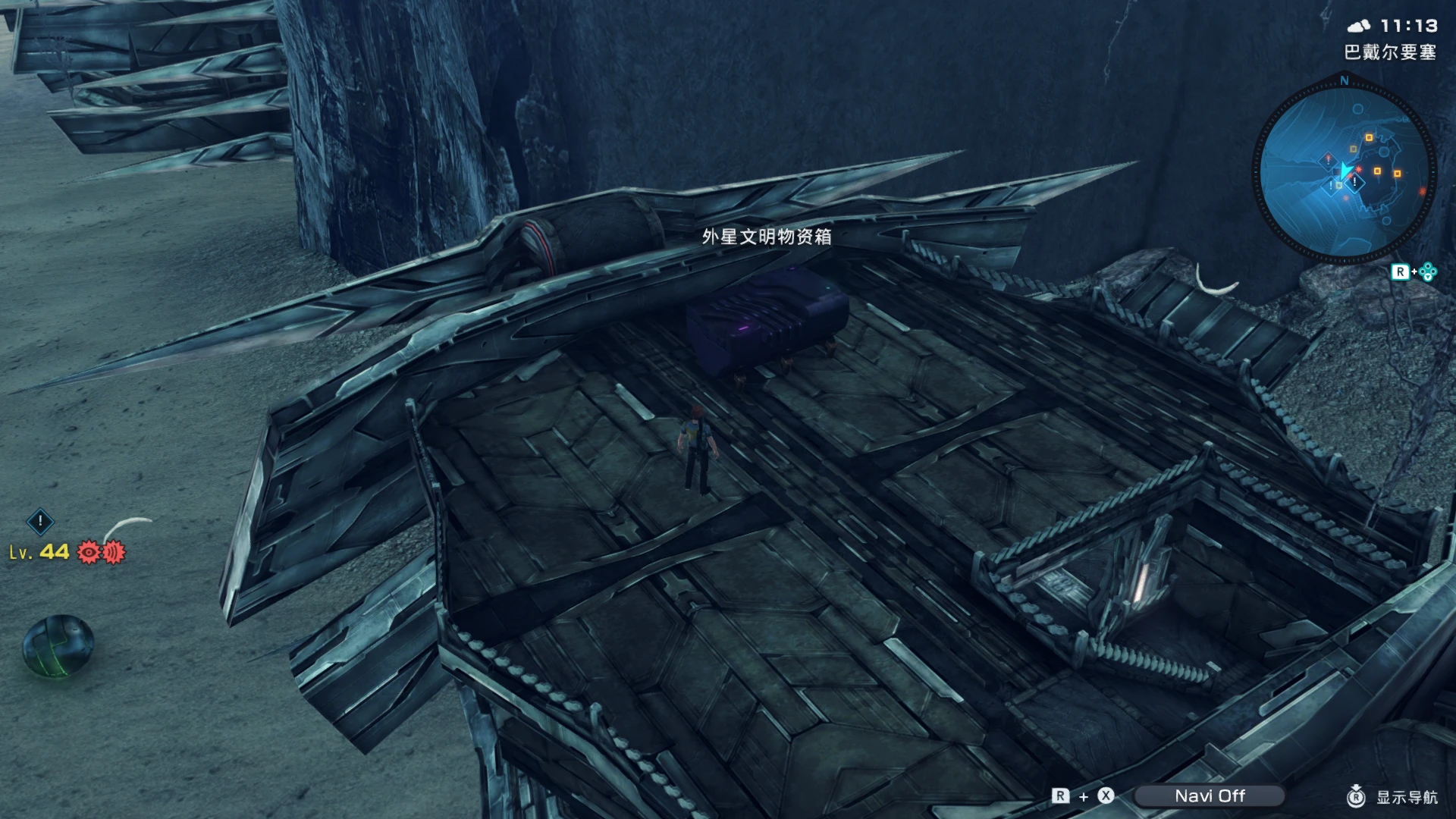
Task: Click the clock reading 11:13
Action: coord(1410,26)
